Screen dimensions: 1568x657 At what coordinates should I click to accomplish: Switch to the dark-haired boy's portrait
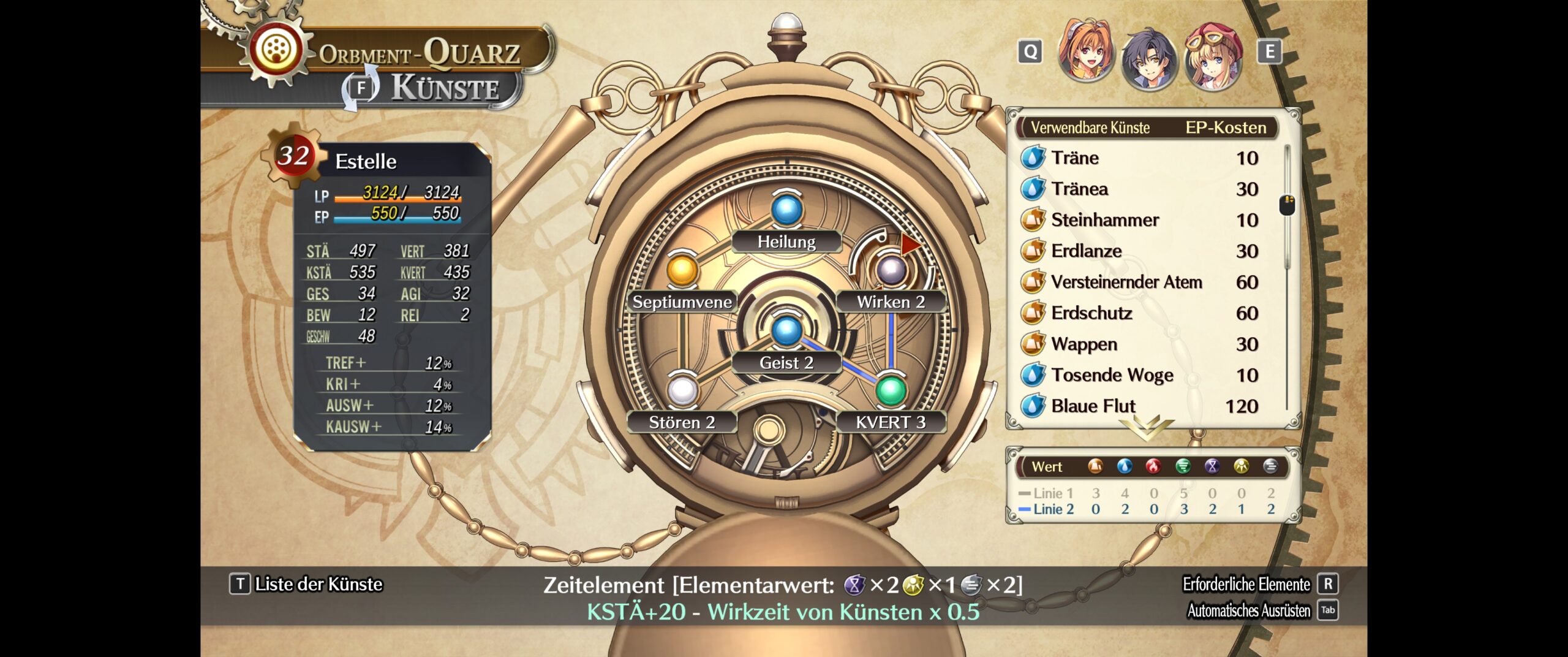[1149, 59]
